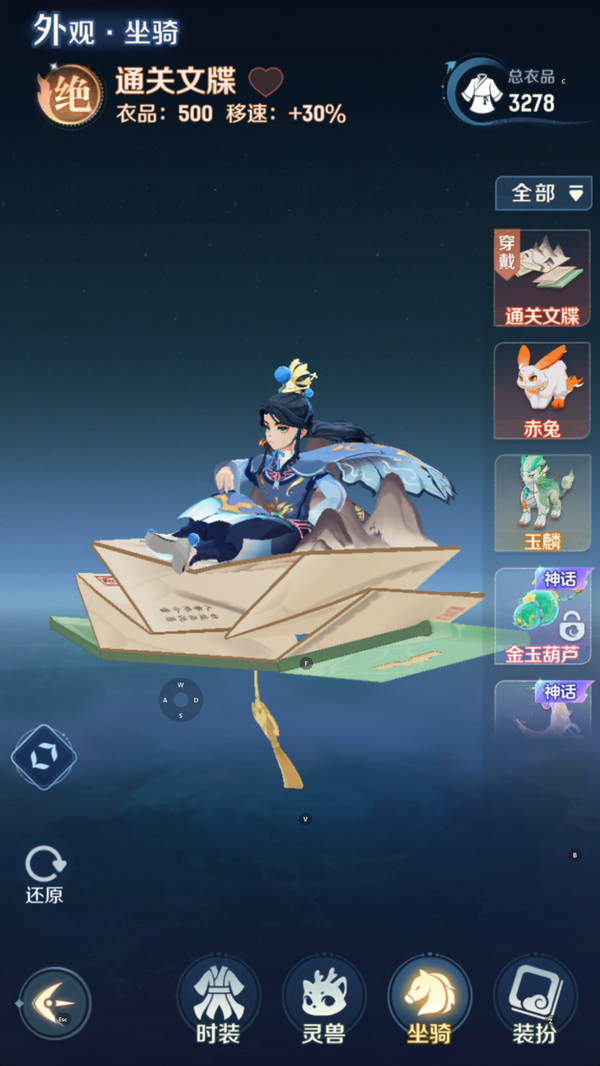600x1066 pixels.
Task: Toggle the diamond-shaped view switch button
Action: click(x=44, y=757)
